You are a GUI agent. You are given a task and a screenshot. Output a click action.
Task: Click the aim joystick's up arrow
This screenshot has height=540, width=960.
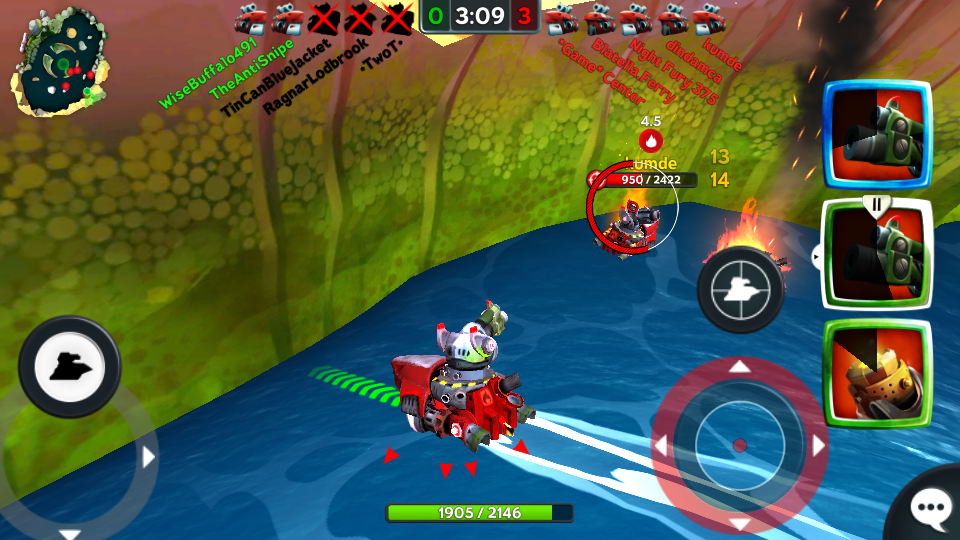(x=739, y=367)
